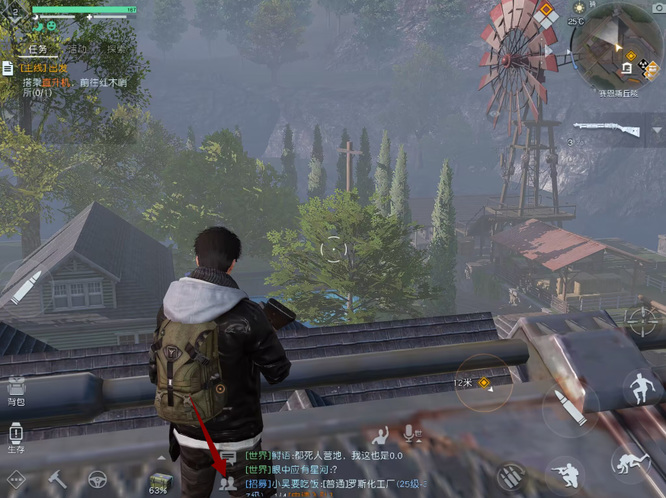
Task: Open the diamond more-options menu
Action: point(15,480)
